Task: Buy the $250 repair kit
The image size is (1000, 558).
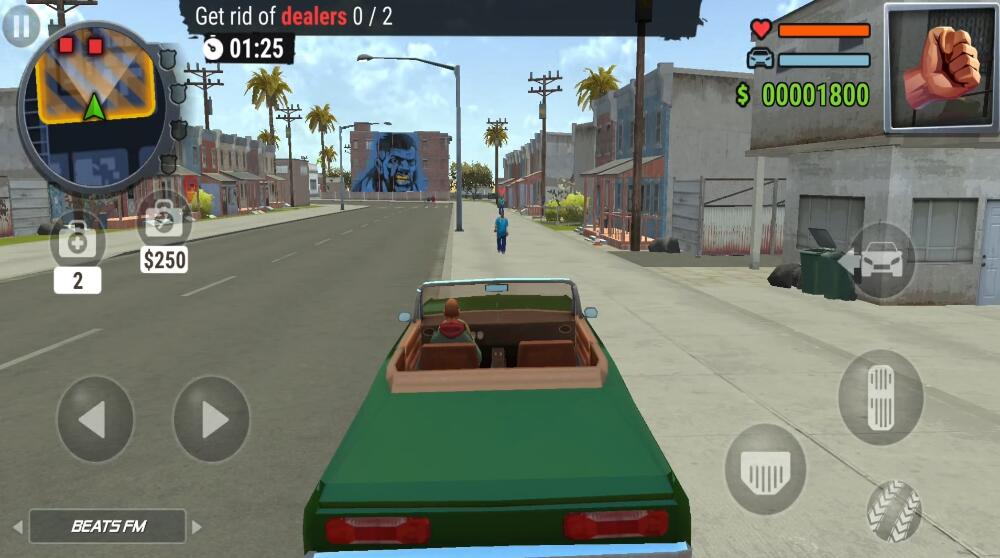Action: (x=164, y=218)
